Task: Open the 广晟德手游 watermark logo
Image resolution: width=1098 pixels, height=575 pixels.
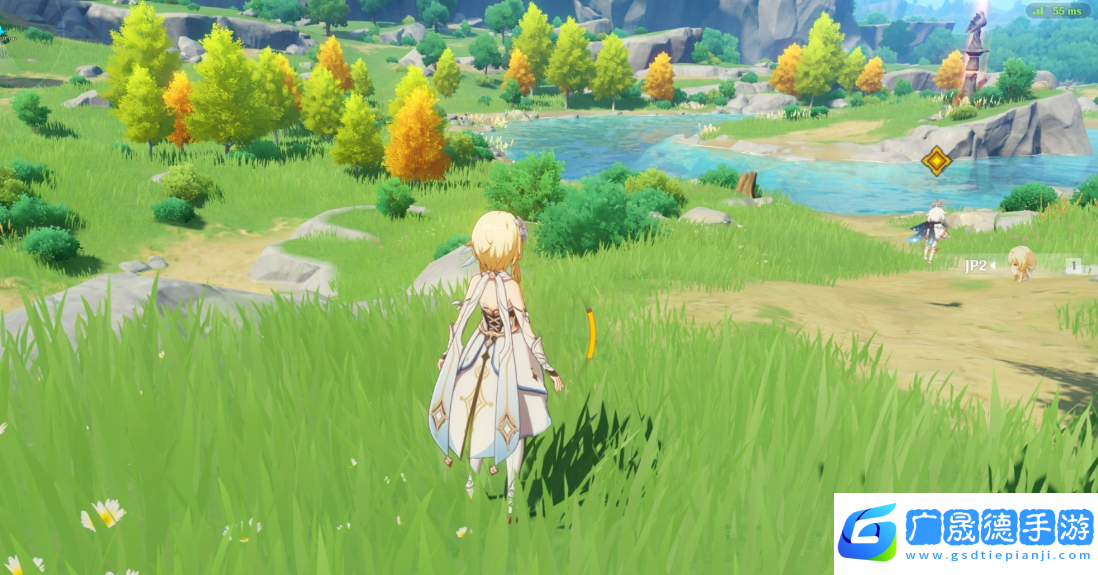Action: pos(966,533)
